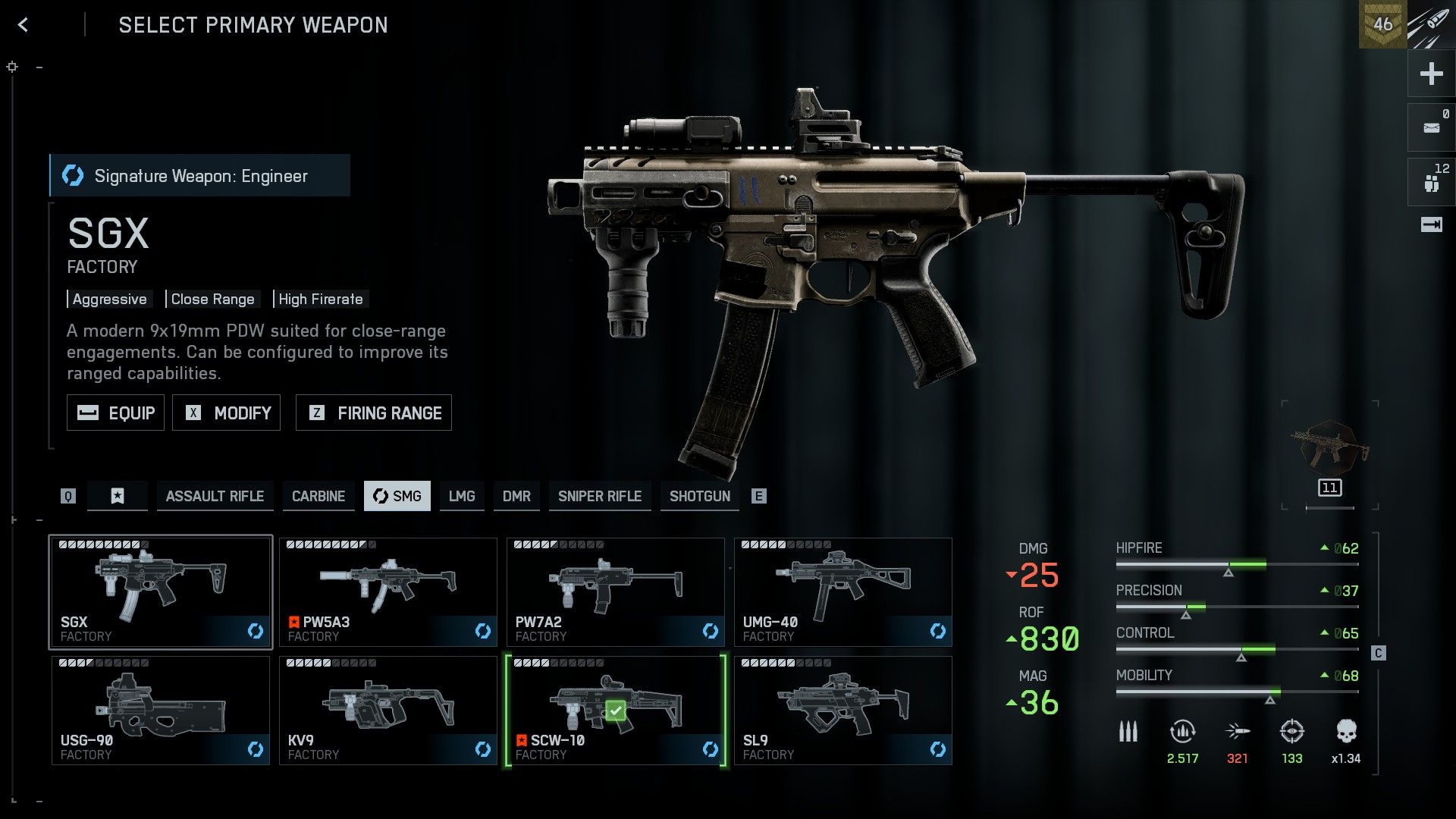Screen dimensions: 1456x819
Task: Select the equipped SCW-10 tile
Action: pyautogui.click(x=615, y=711)
